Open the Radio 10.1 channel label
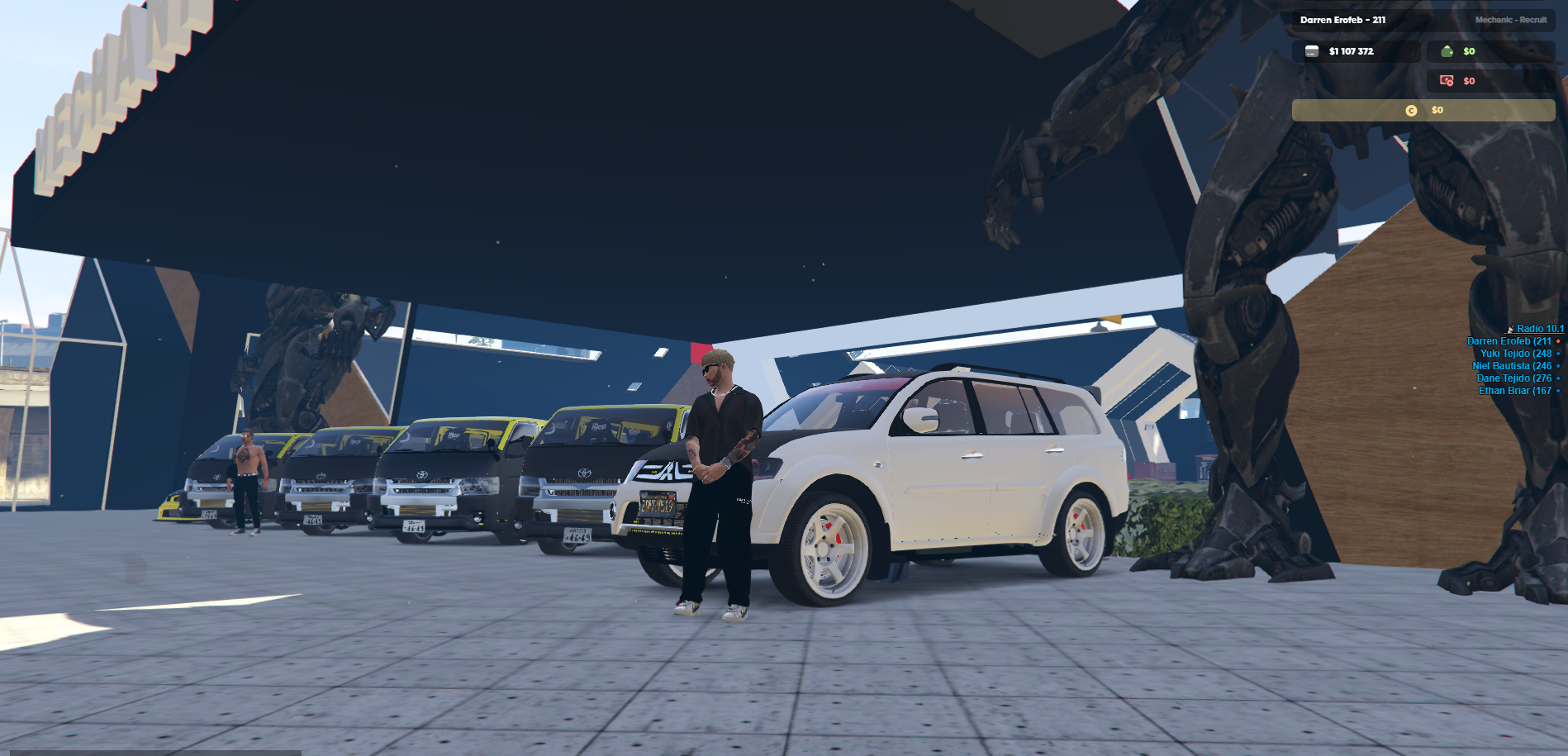The image size is (1568, 756). (x=1539, y=329)
